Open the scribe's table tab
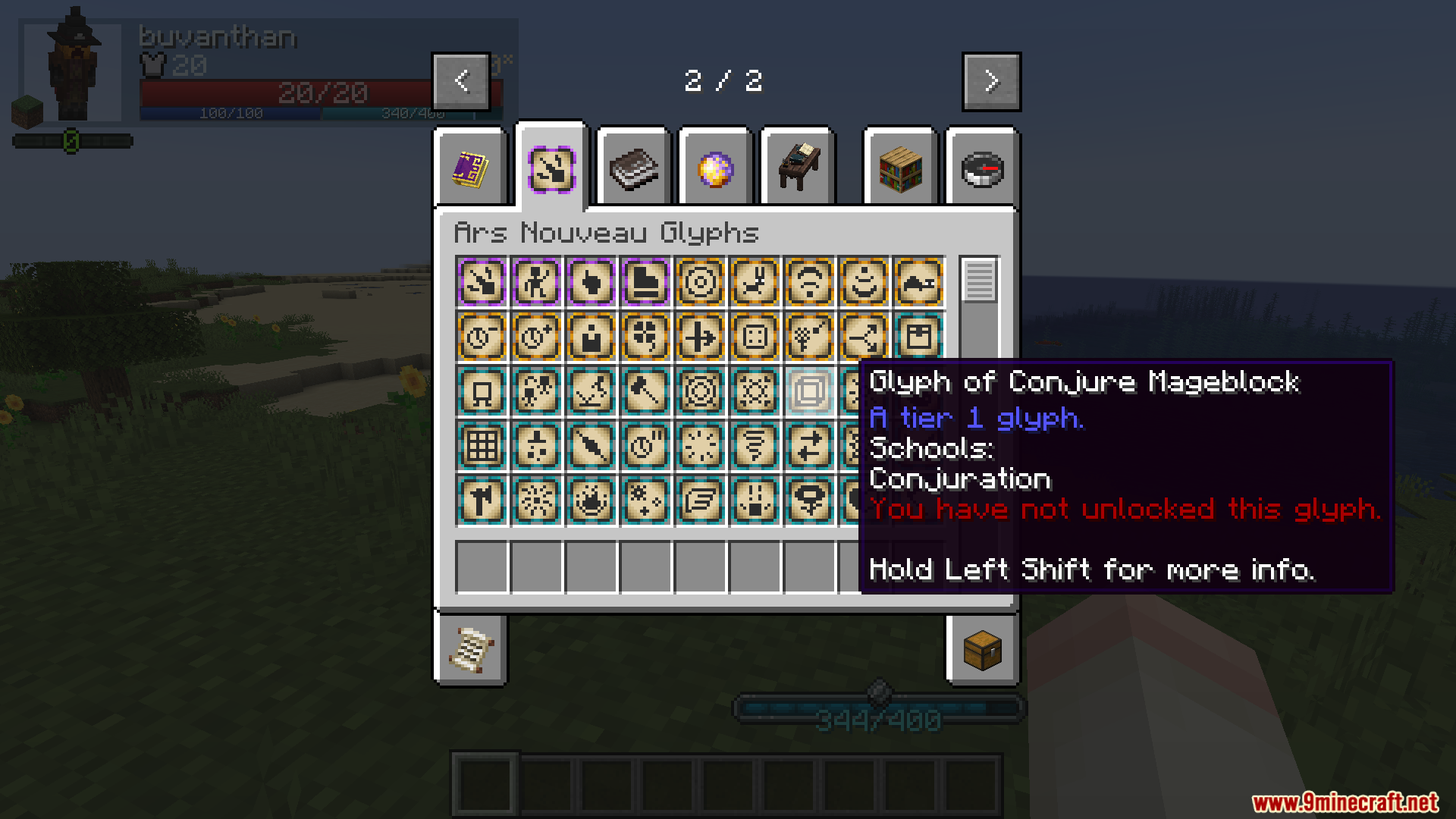The width and height of the screenshot is (1456, 819). [x=797, y=168]
